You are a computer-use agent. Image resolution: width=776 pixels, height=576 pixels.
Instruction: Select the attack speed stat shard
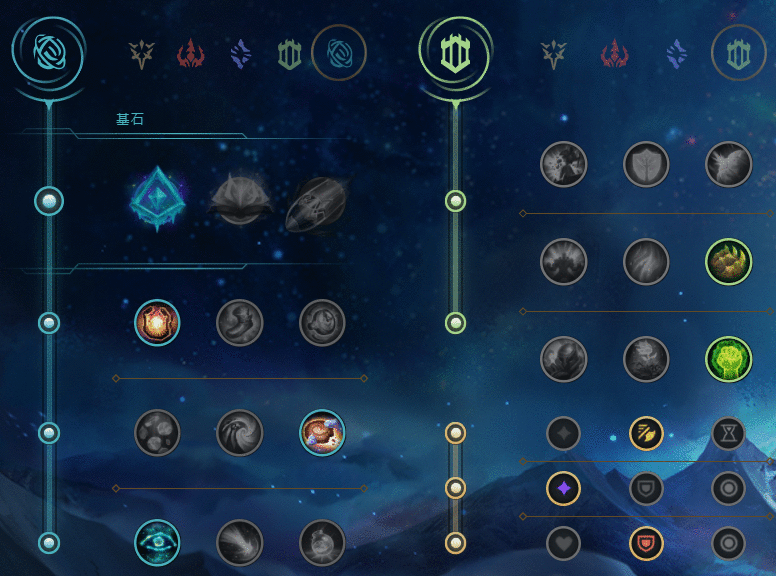click(x=646, y=433)
